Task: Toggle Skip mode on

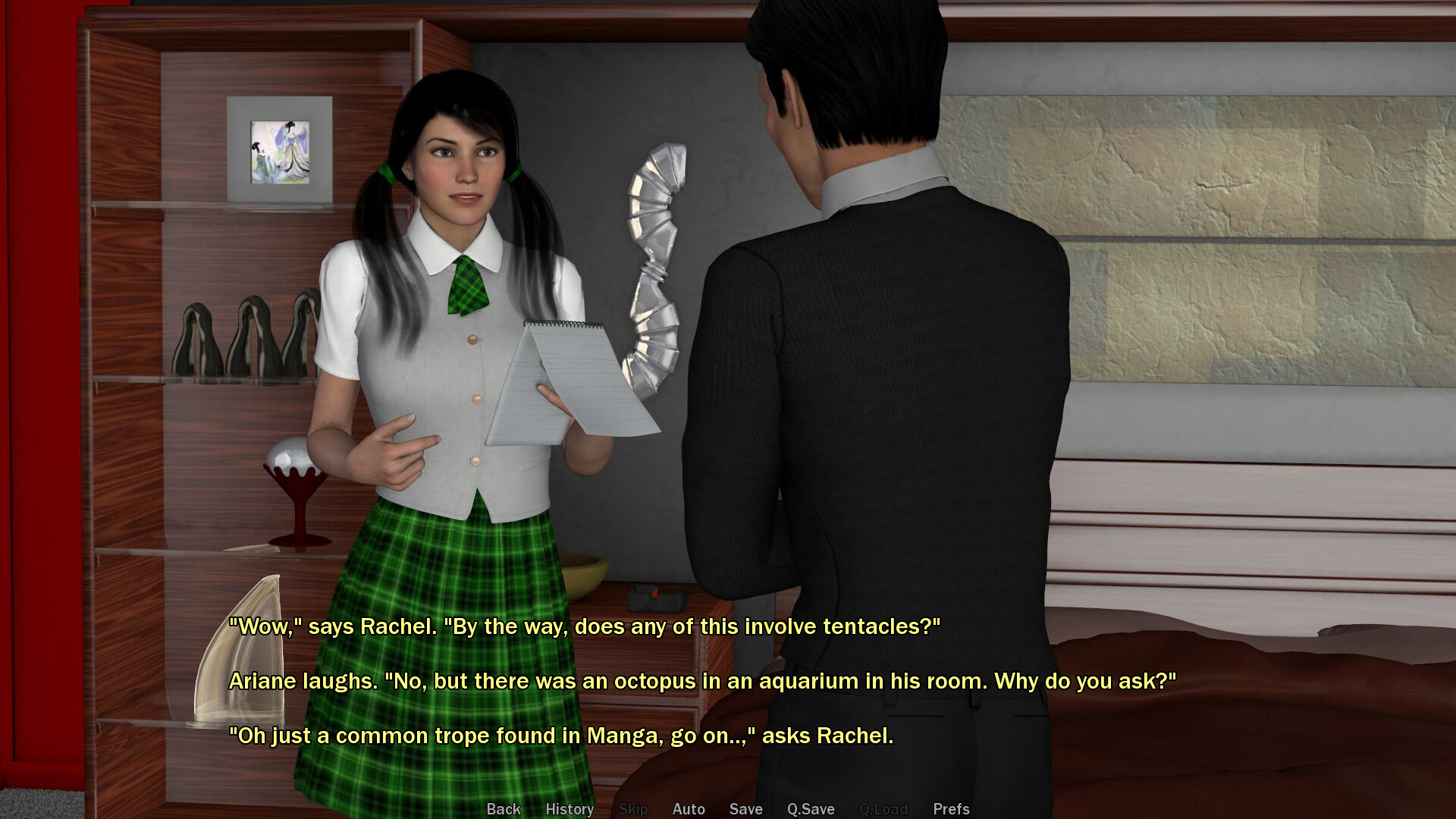Action: [x=633, y=808]
